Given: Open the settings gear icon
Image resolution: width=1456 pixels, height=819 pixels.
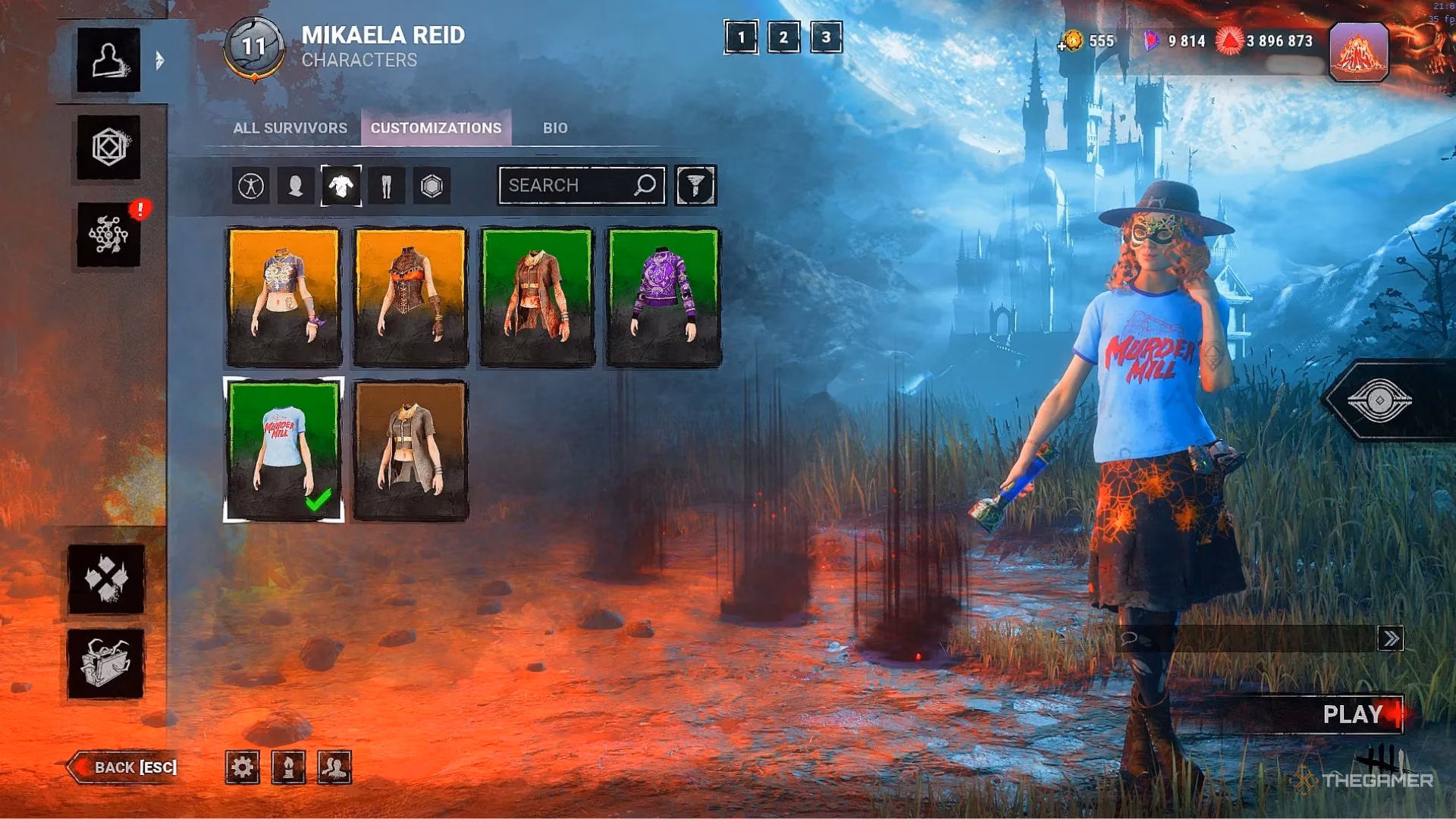Looking at the screenshot, I should point(243,767).
